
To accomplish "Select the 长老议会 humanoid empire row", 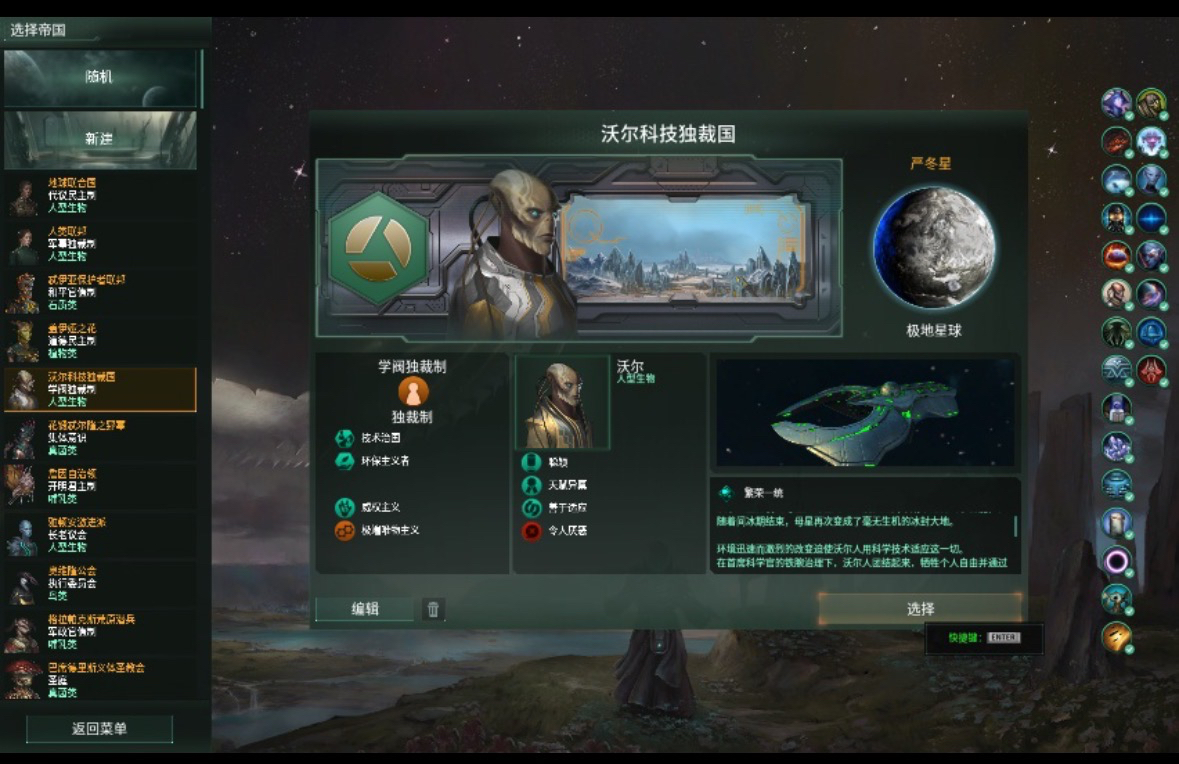I will 100,535.
